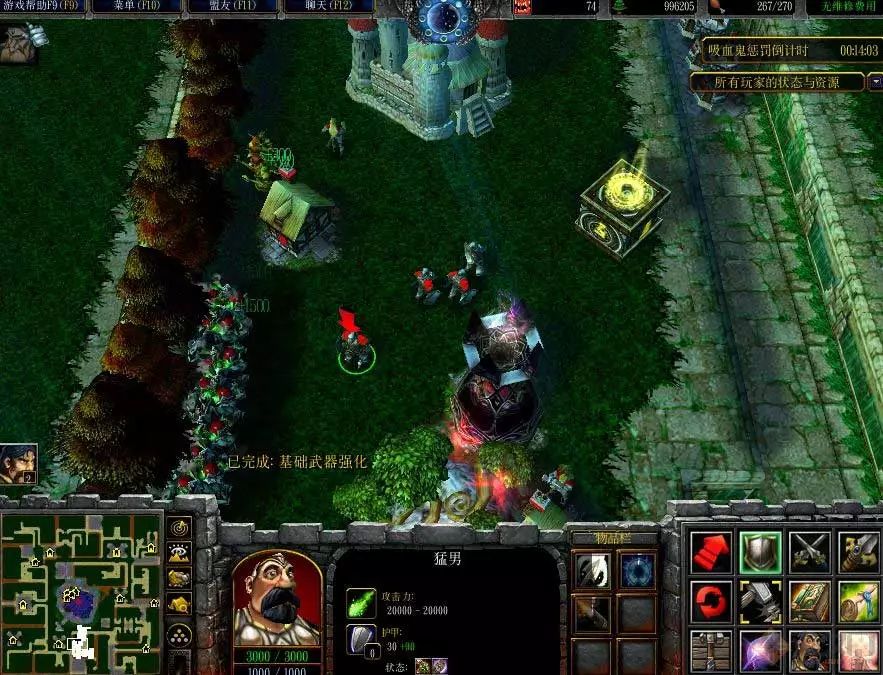Open the 菜单 (F10) game menu

(136, 6)
